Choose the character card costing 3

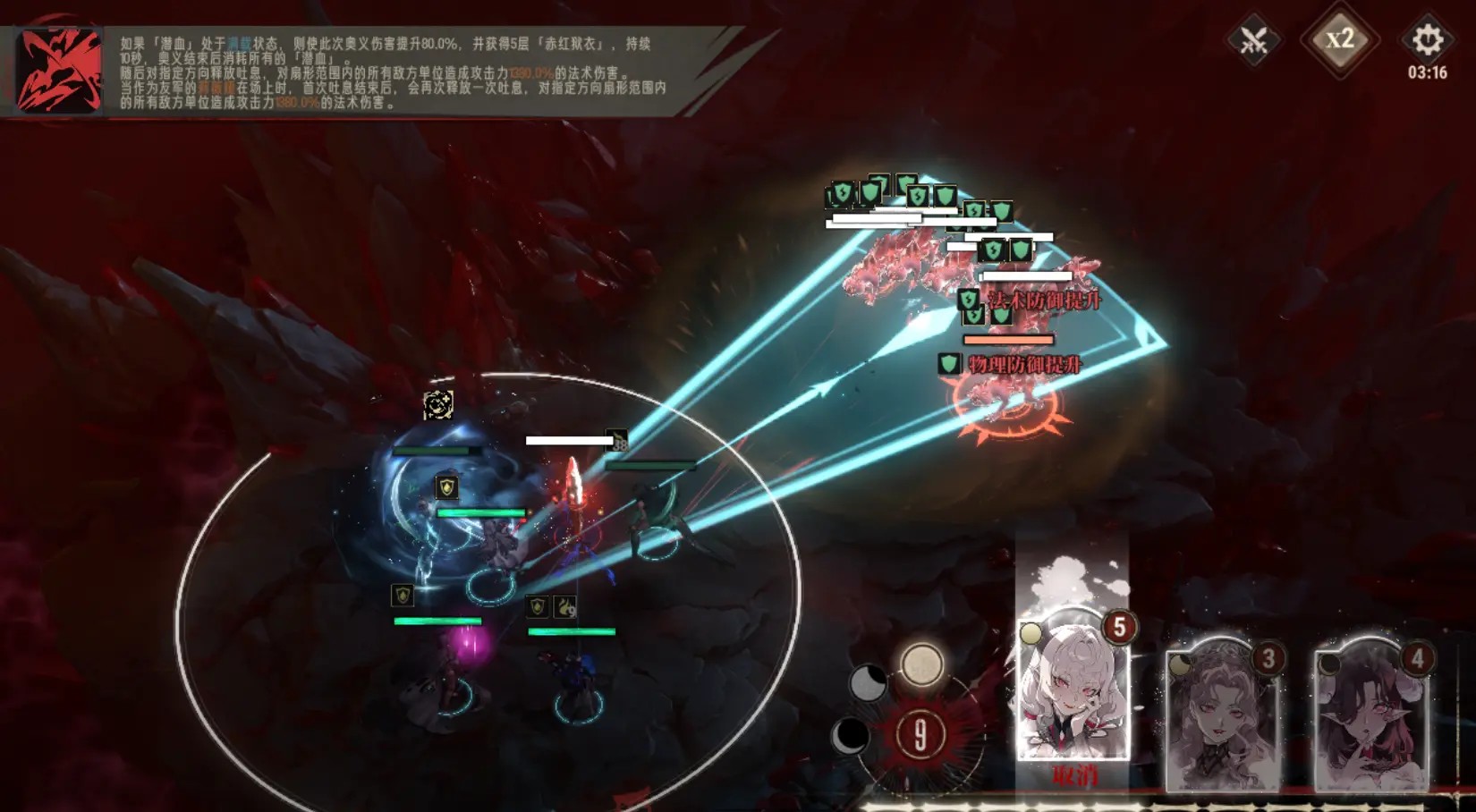[x=1222, y=714]
